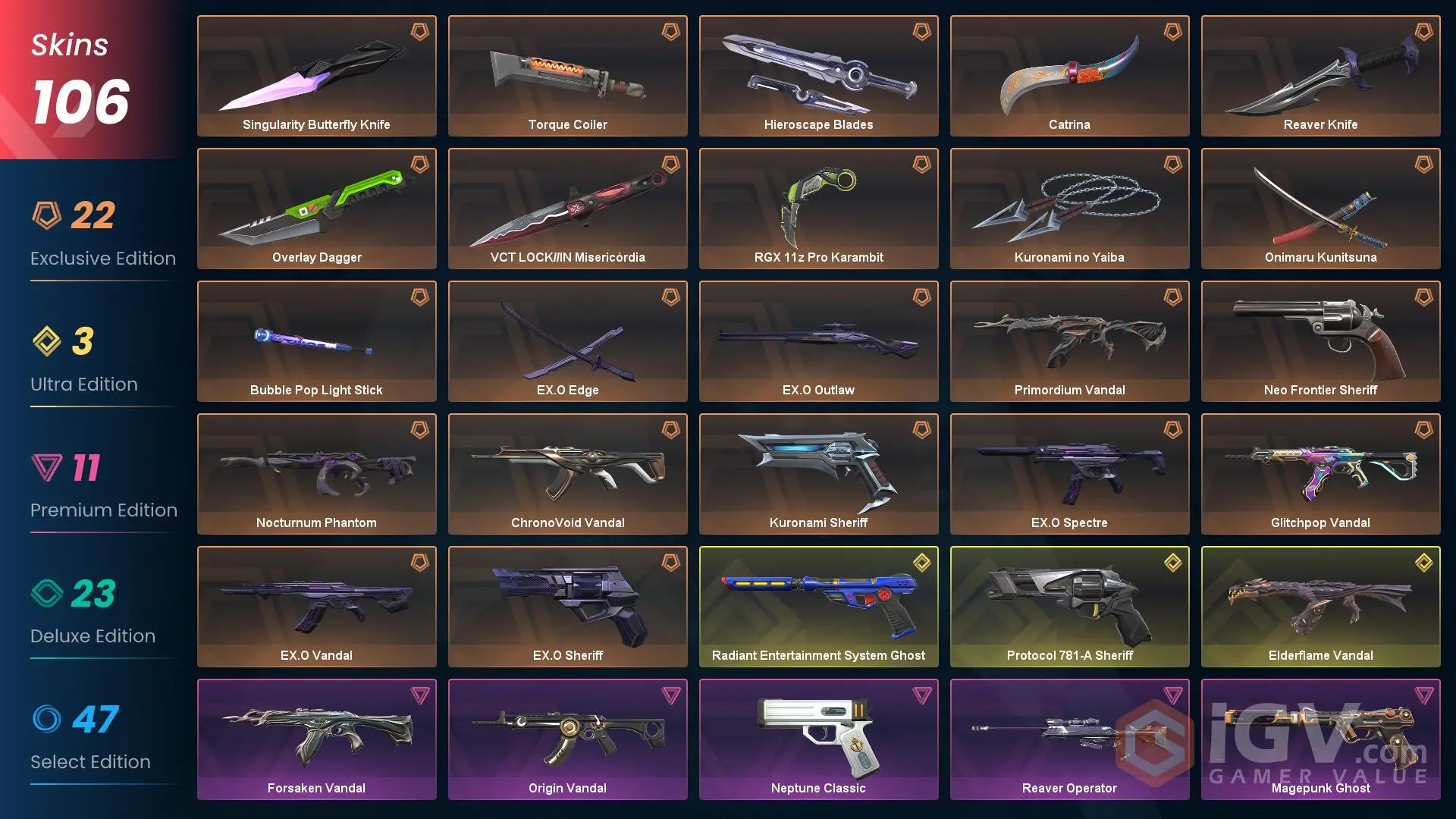Viewport: 1456px width, 819px height.
Task: Click the Ultra badge on Elderflame Vandal
Action: pos(1424,563)
